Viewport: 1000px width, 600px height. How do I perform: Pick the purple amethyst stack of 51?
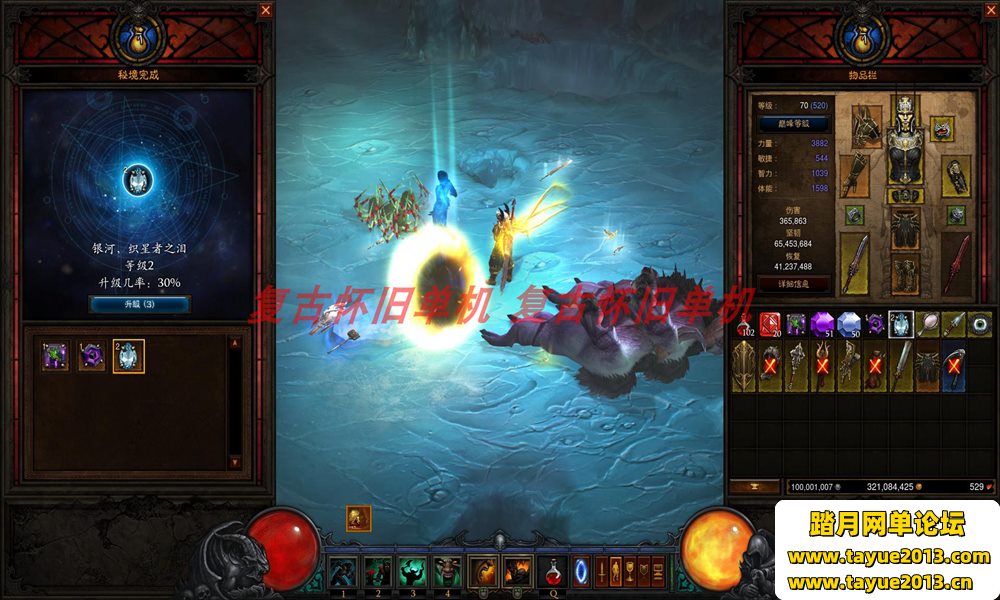coord(822,323)
